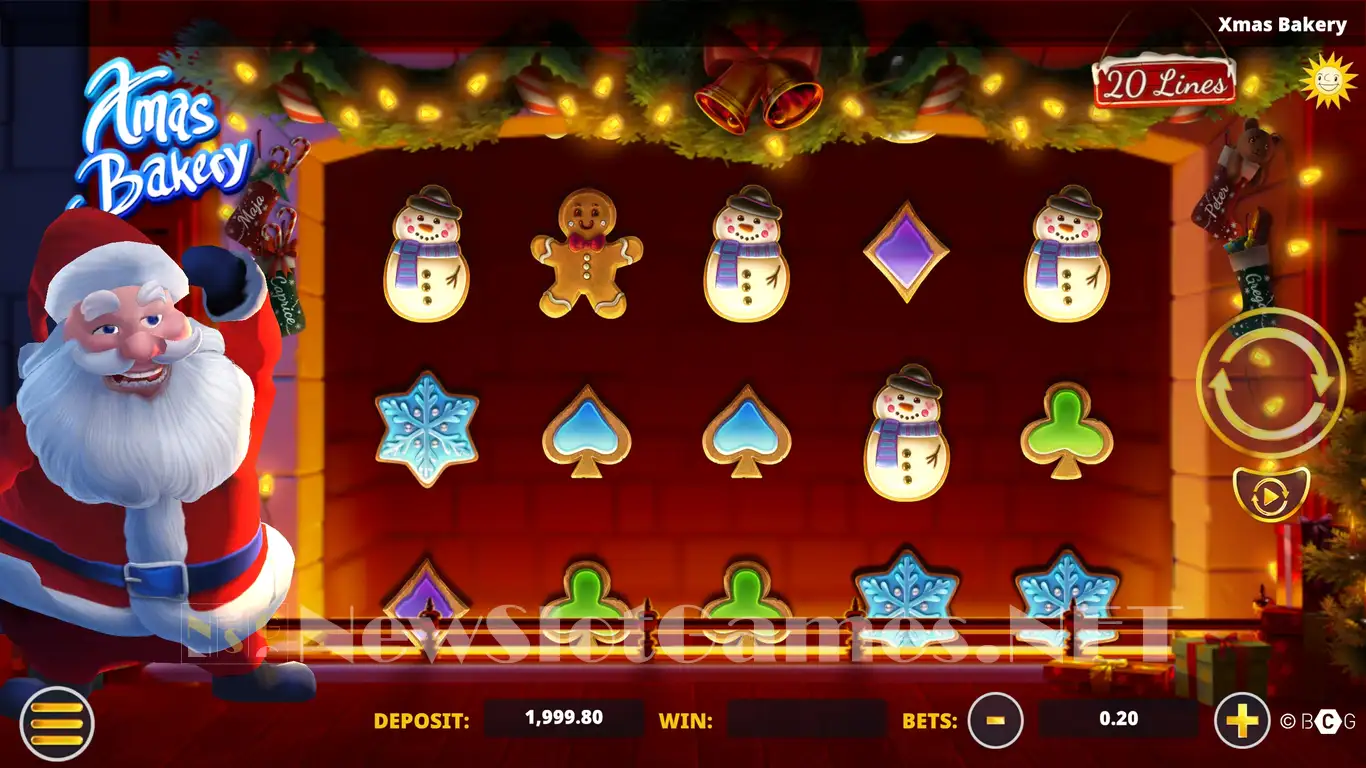Decrease the bet with the minus button
Viewport: 1366px width, 768px height.
995,720
